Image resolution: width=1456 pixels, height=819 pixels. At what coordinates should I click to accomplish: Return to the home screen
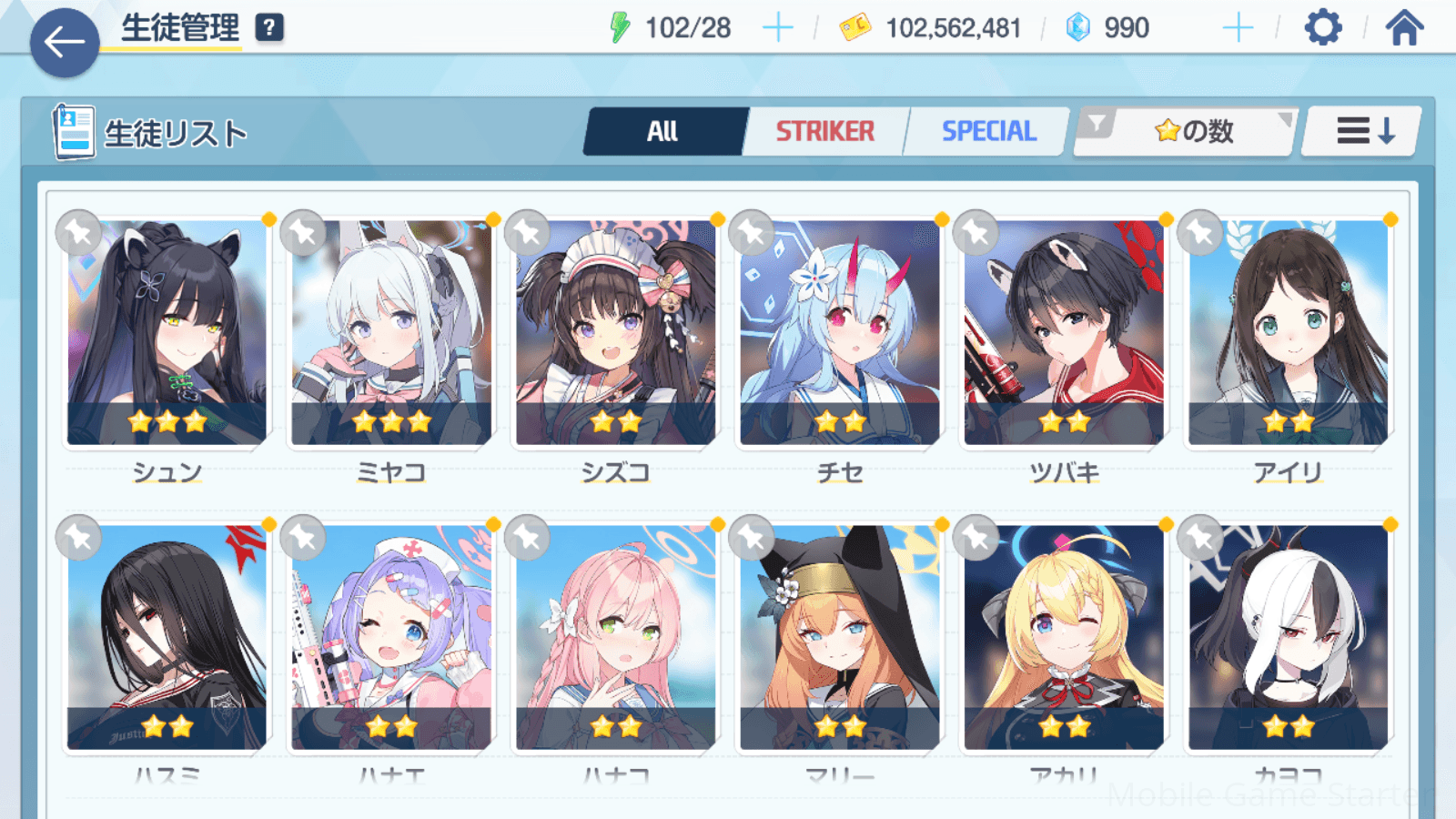point(1404,28)
